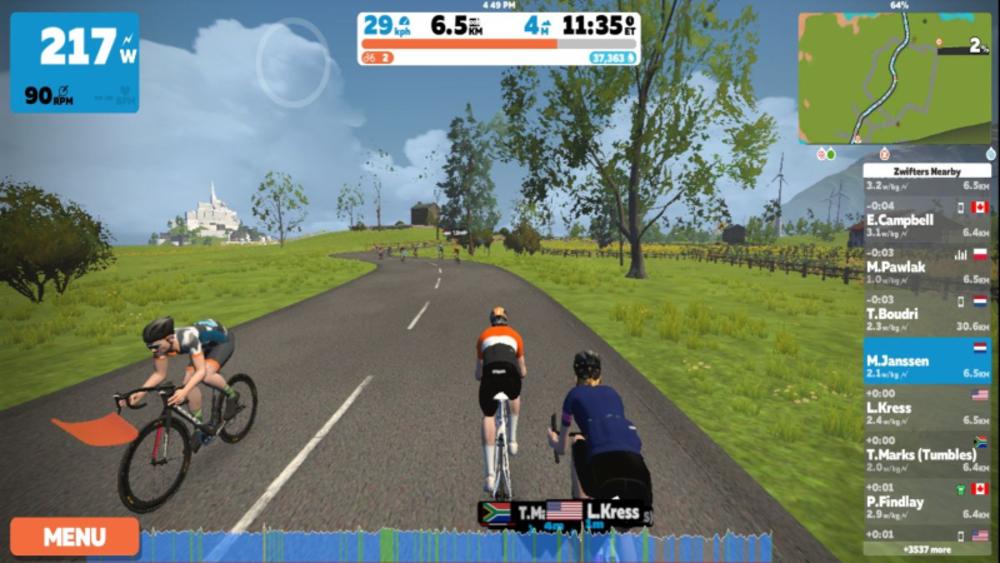Click the Zwifters Nearby header
Viewport: 1000px width, 563px height.
point(926,171)
